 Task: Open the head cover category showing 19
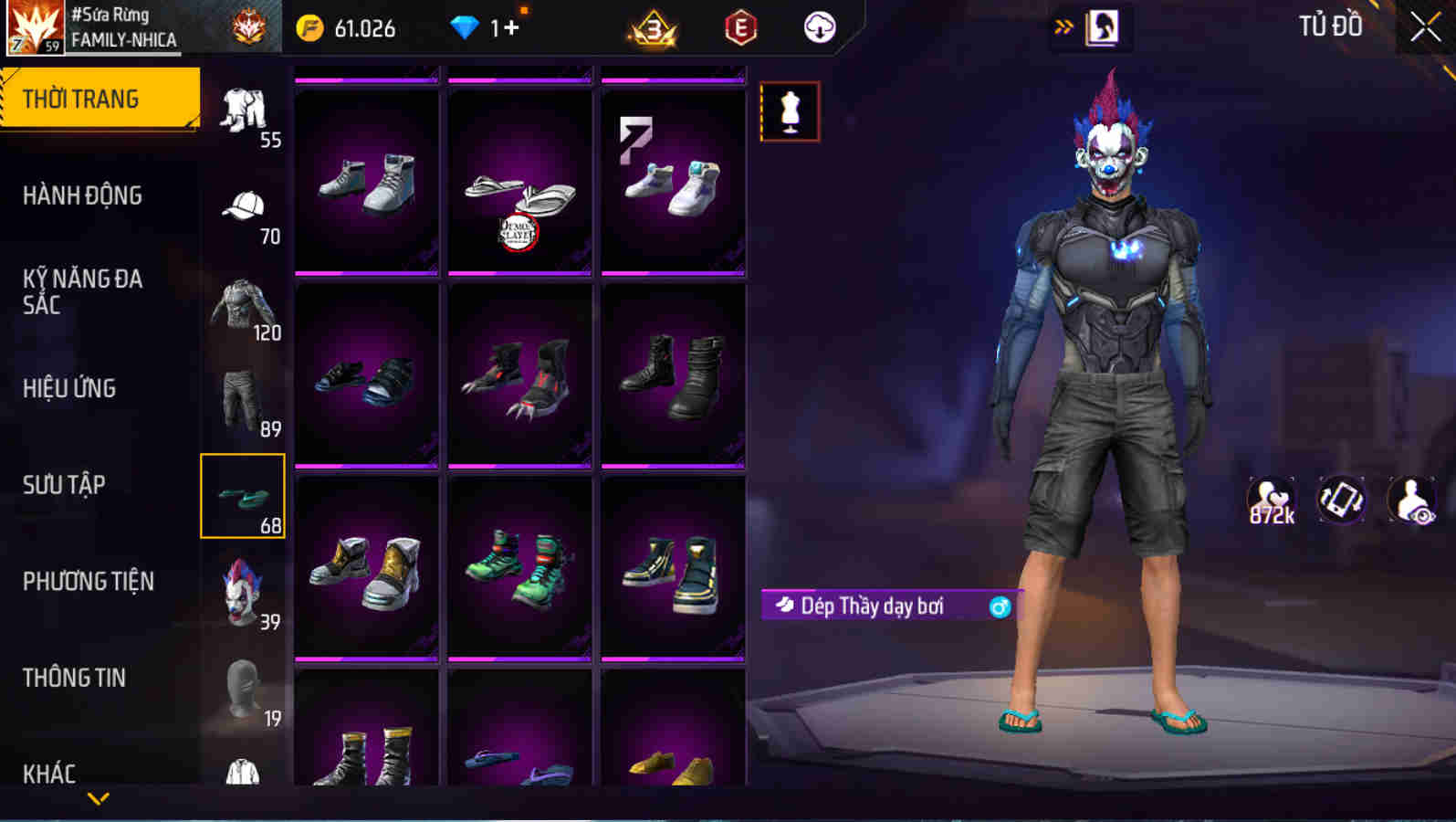(243, 690)
